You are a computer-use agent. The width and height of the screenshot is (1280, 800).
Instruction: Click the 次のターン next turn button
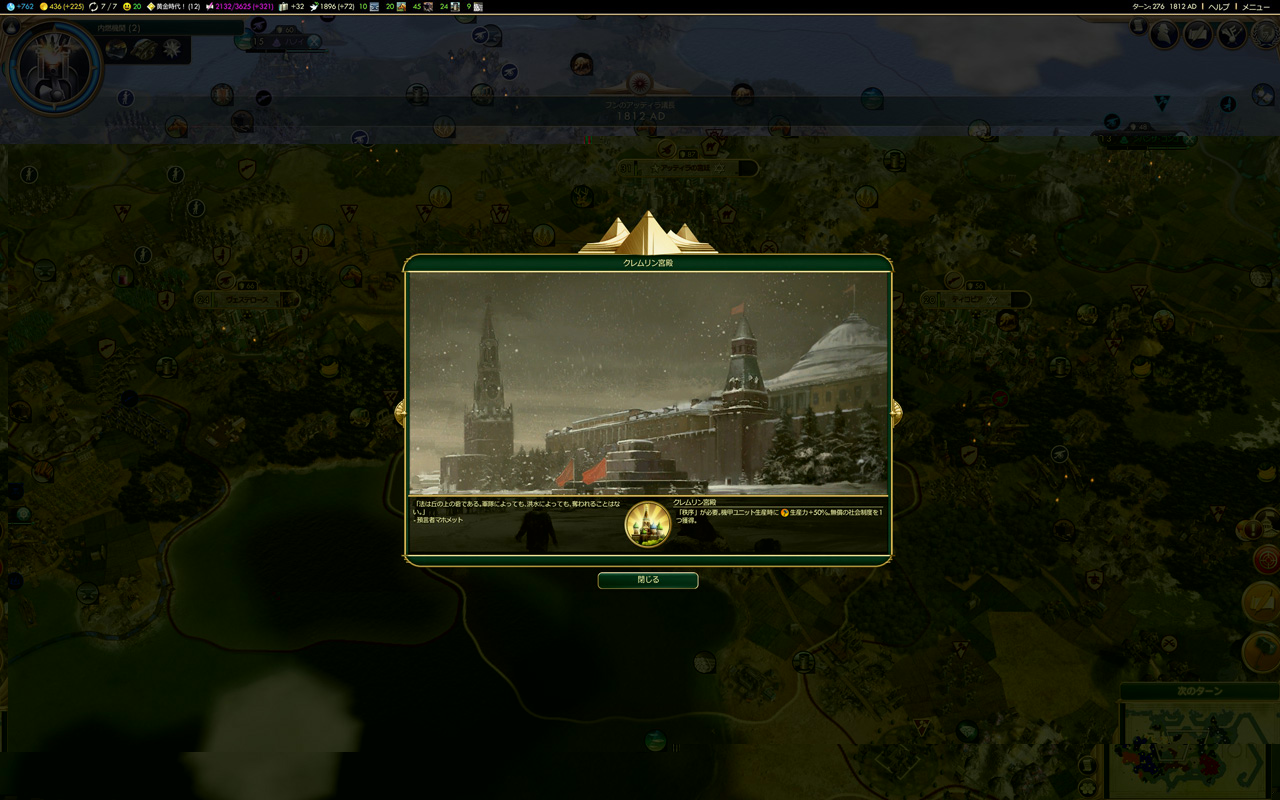tap(1199, 692)
